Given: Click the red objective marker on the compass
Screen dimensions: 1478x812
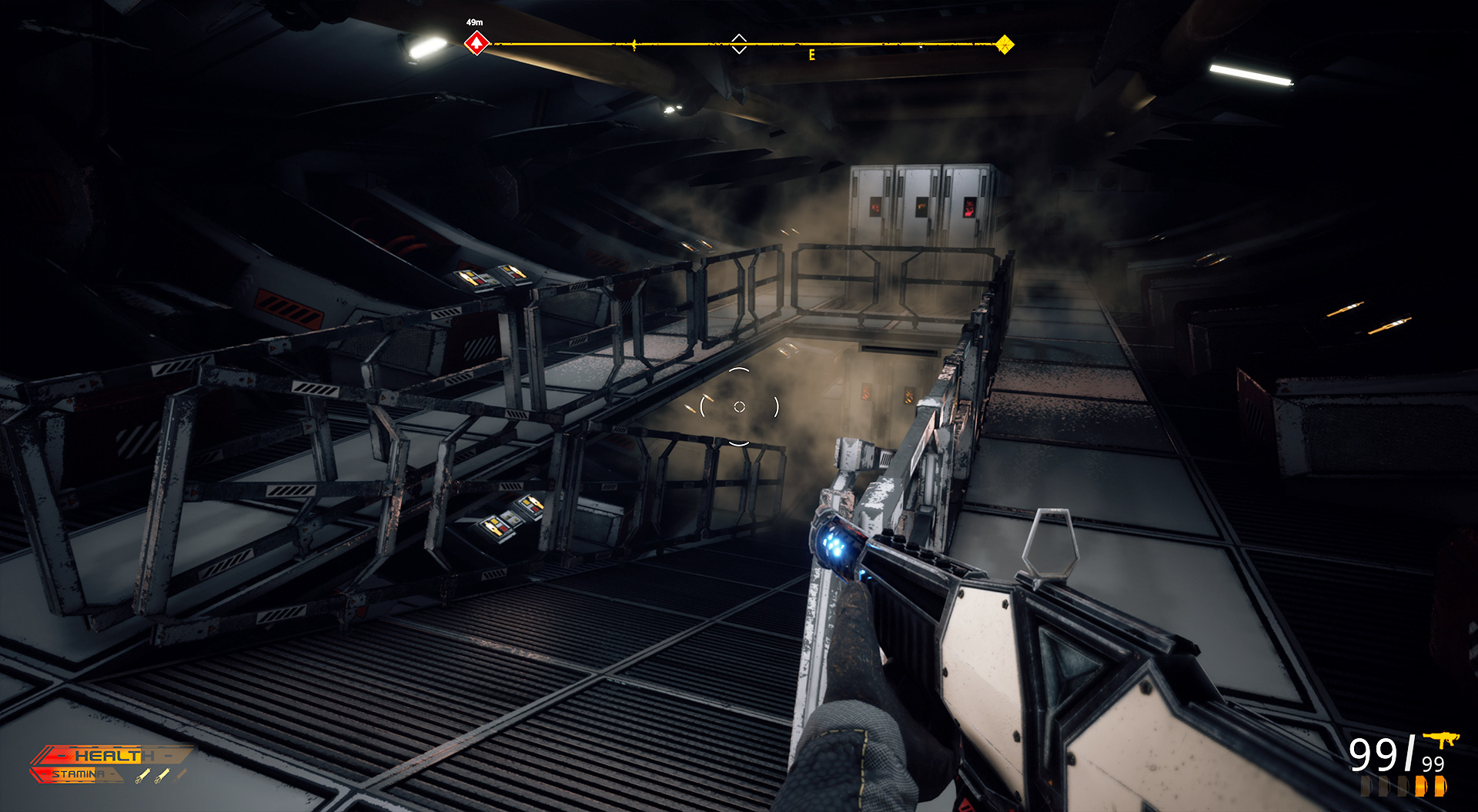Looking at the screenshot, I should pyautogui.click(x=477, y=43).
